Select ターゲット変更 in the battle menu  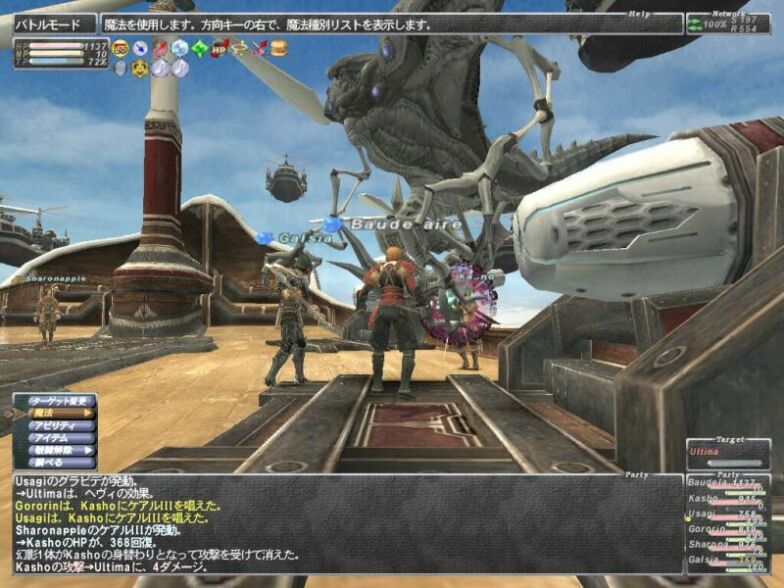click(x=56, y=400)
